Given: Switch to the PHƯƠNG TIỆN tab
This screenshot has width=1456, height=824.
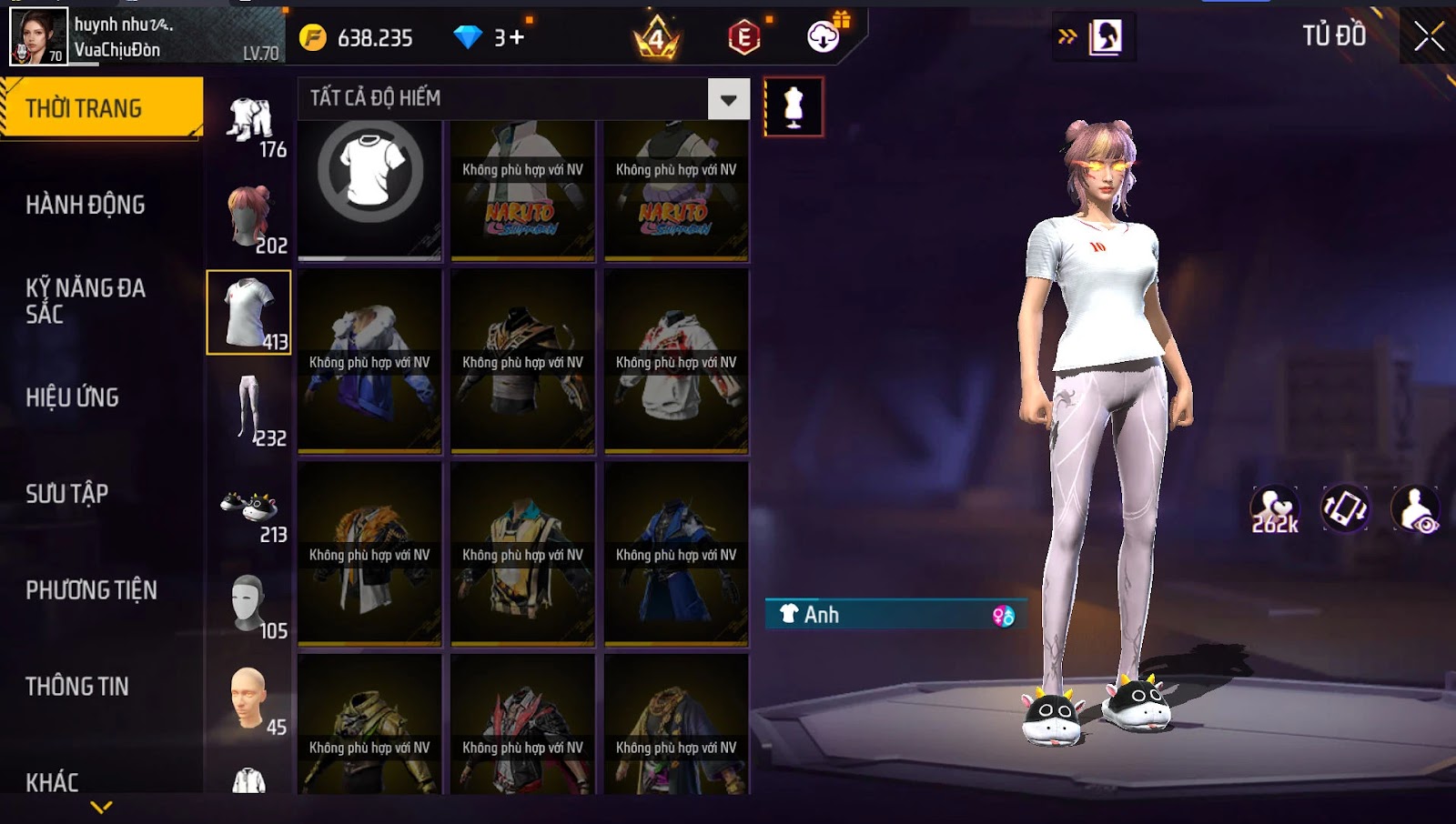Looking at the screenshot, I should 91,590.
